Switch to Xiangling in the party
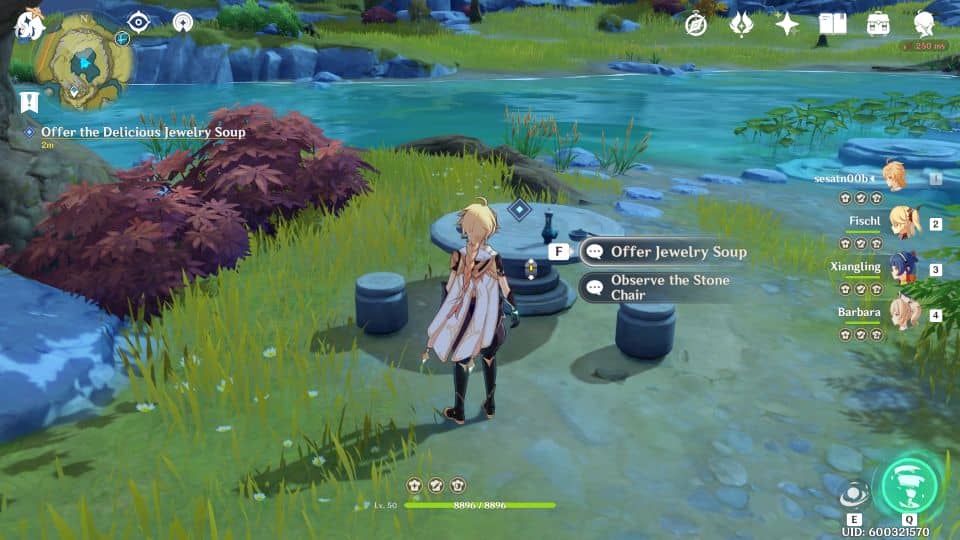960x540 pixels. [x=906, y=268]
